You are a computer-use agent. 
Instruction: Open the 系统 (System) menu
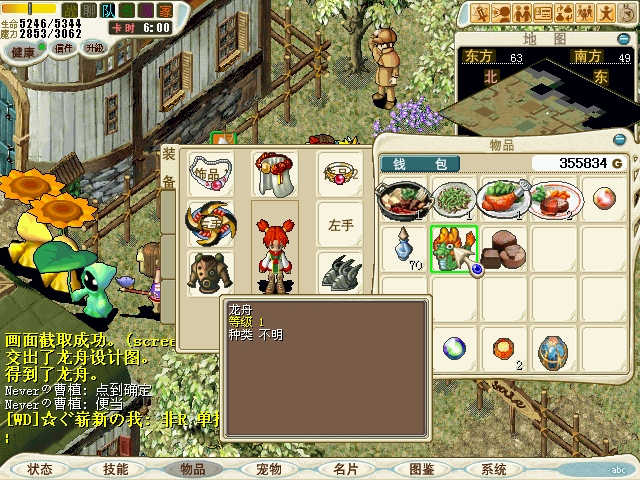click(x=494, y=468)
